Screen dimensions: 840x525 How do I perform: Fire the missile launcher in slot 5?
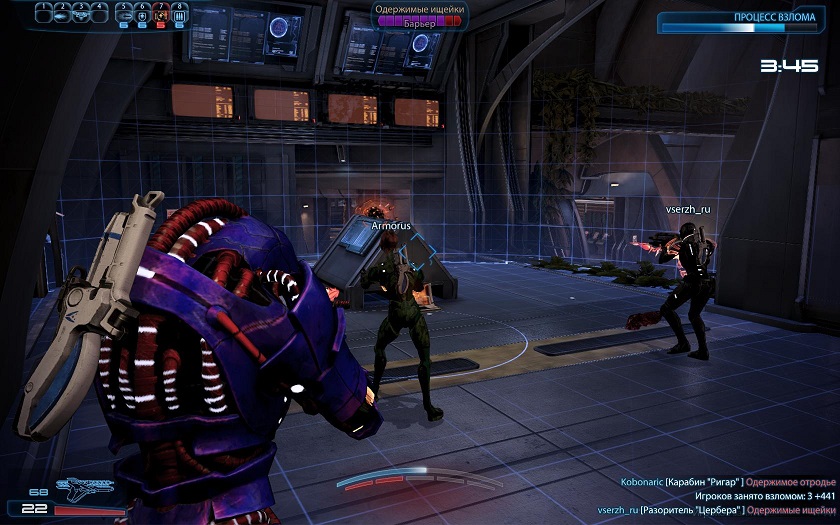pyautogui.click(x=124, y=16)
